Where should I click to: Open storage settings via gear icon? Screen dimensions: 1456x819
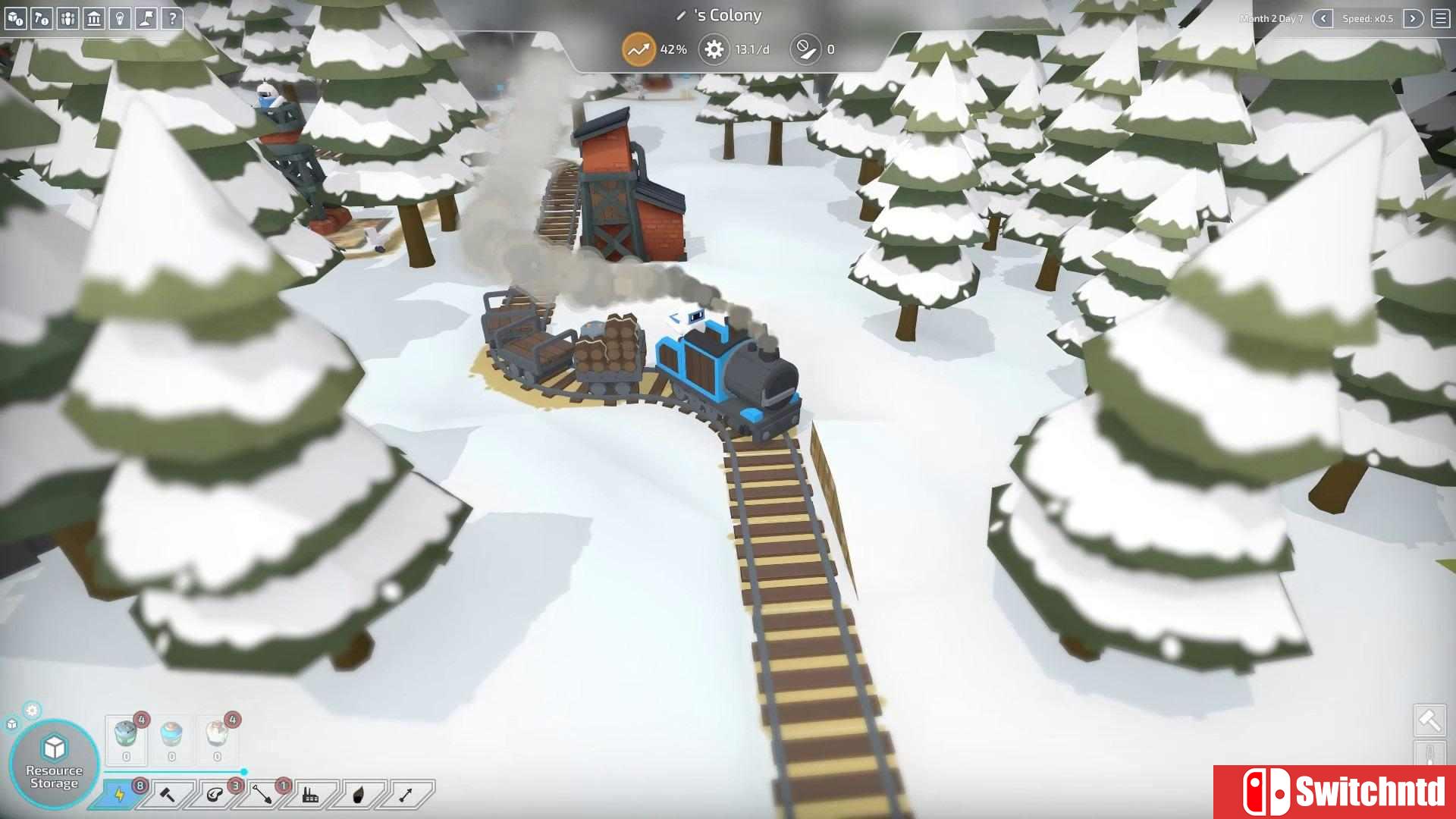point(32,711)
